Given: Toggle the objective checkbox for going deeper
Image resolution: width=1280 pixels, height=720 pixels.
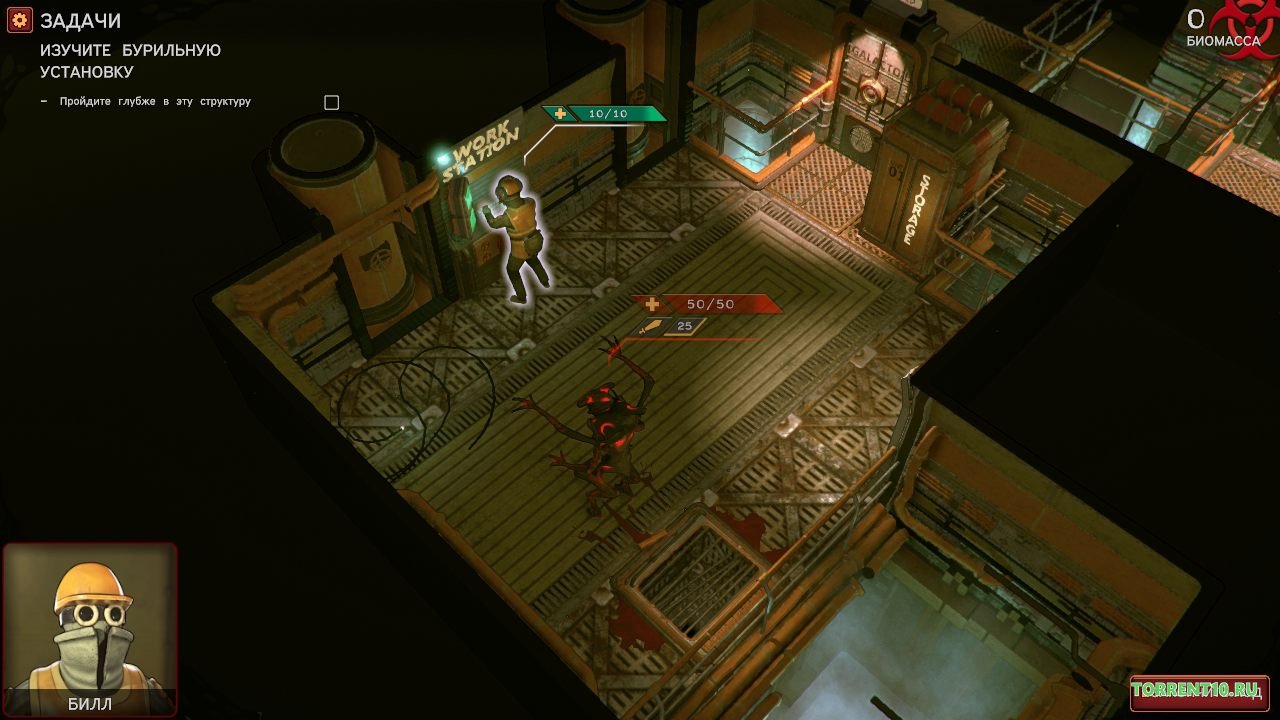Looking at the screenshot, I should click(332, 102).
